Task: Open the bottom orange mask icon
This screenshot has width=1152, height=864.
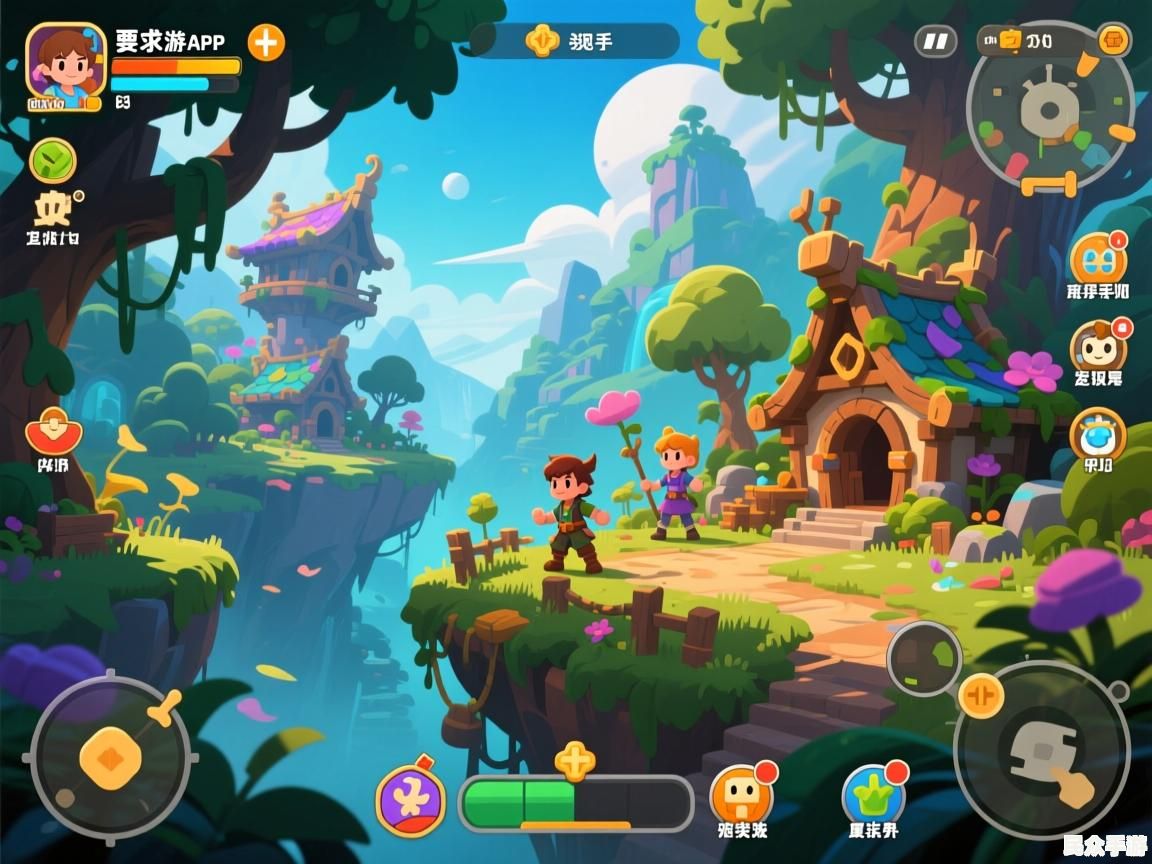Action: pos(741,796)
